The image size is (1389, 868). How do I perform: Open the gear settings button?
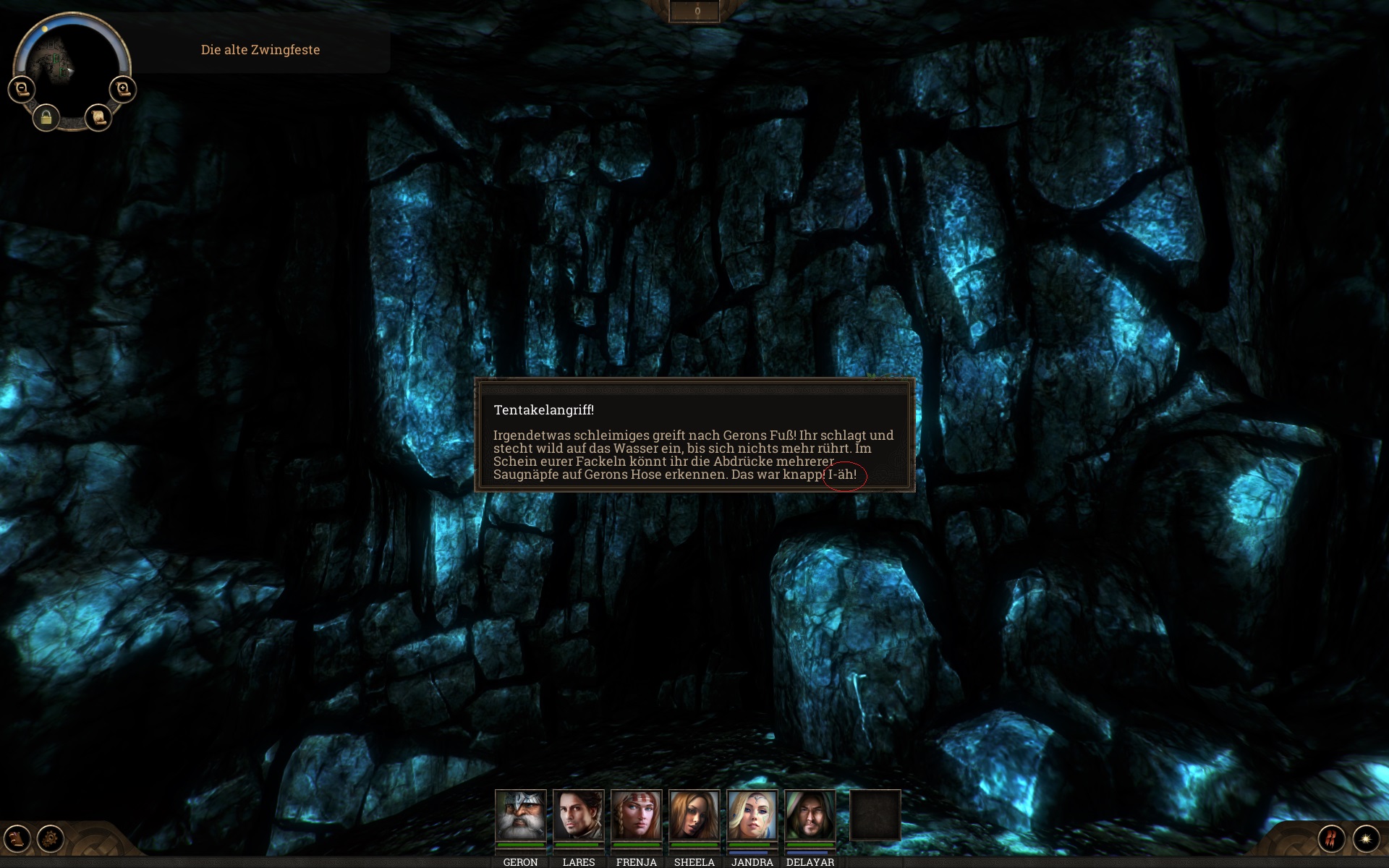click(51, 839)
